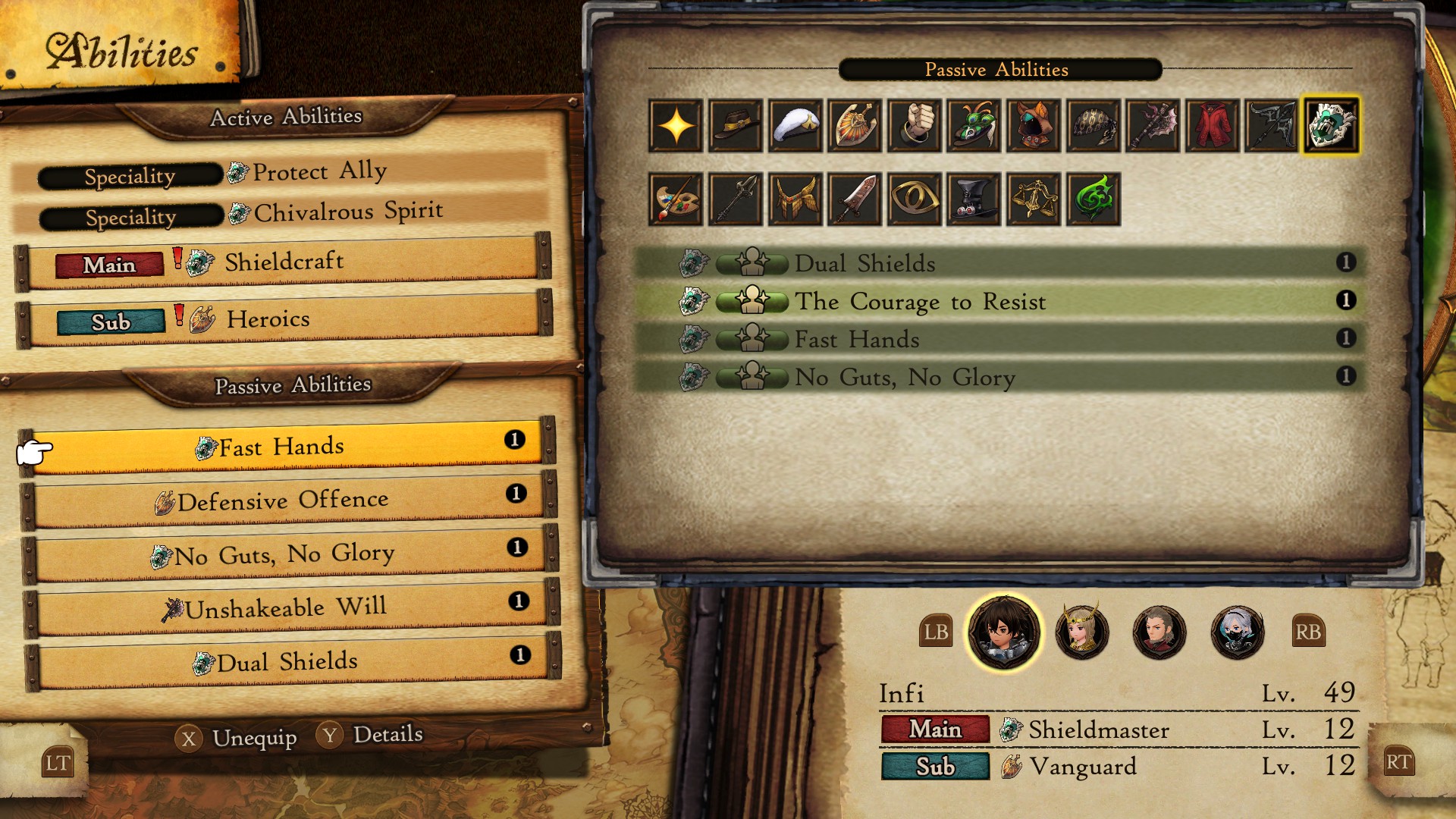This screenshot has width=1456, height=819.
Task: Select the masked silver-haired party member
Action: click(1237, 631)
